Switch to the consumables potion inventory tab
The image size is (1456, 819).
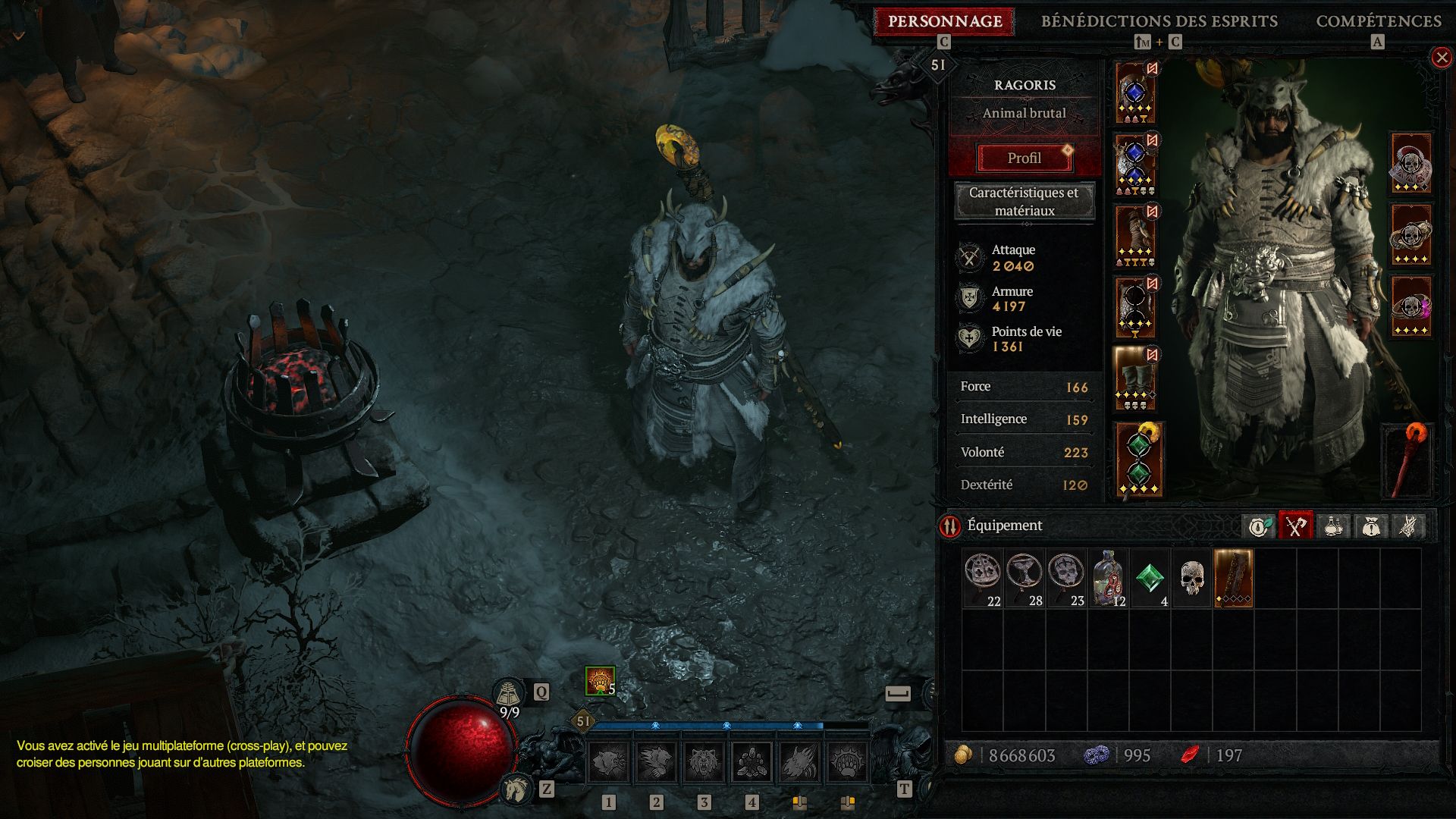point(1333,526)
